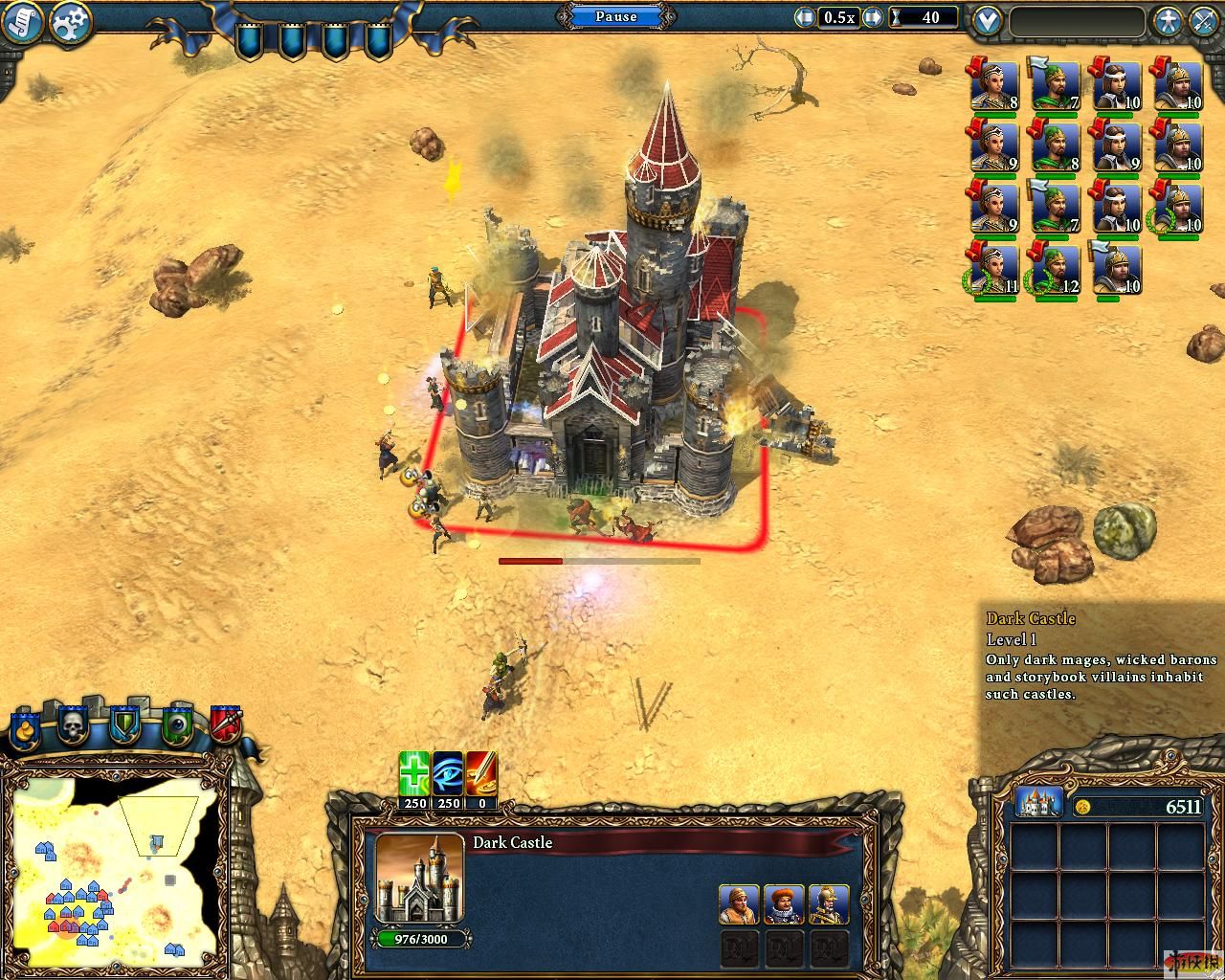The width and height of the screenshot is (1225, 980).
Task: Click the crossed swords button
Action: point(1202,21)
